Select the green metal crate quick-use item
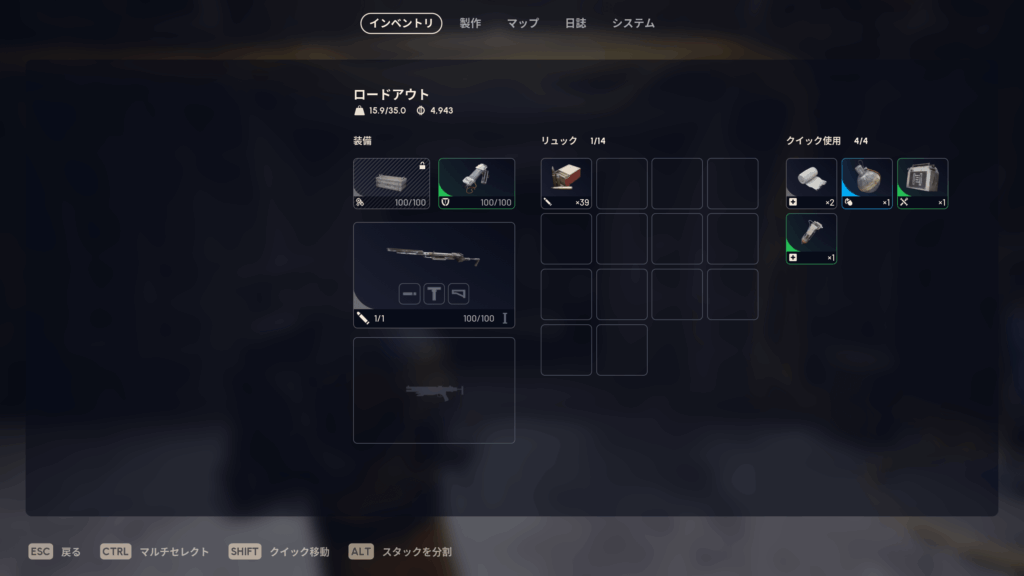Viewport: 1024px width, 576px height. [x=922, y=183]
